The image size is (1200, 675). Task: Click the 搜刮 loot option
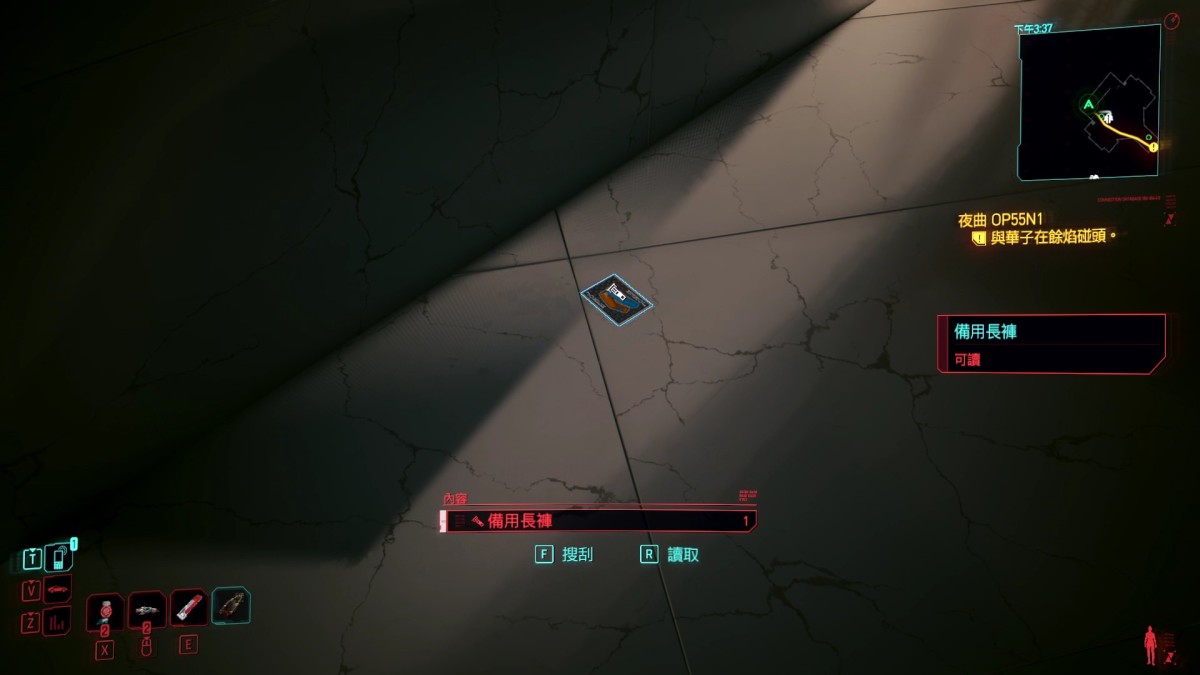(x=565, y=554)
